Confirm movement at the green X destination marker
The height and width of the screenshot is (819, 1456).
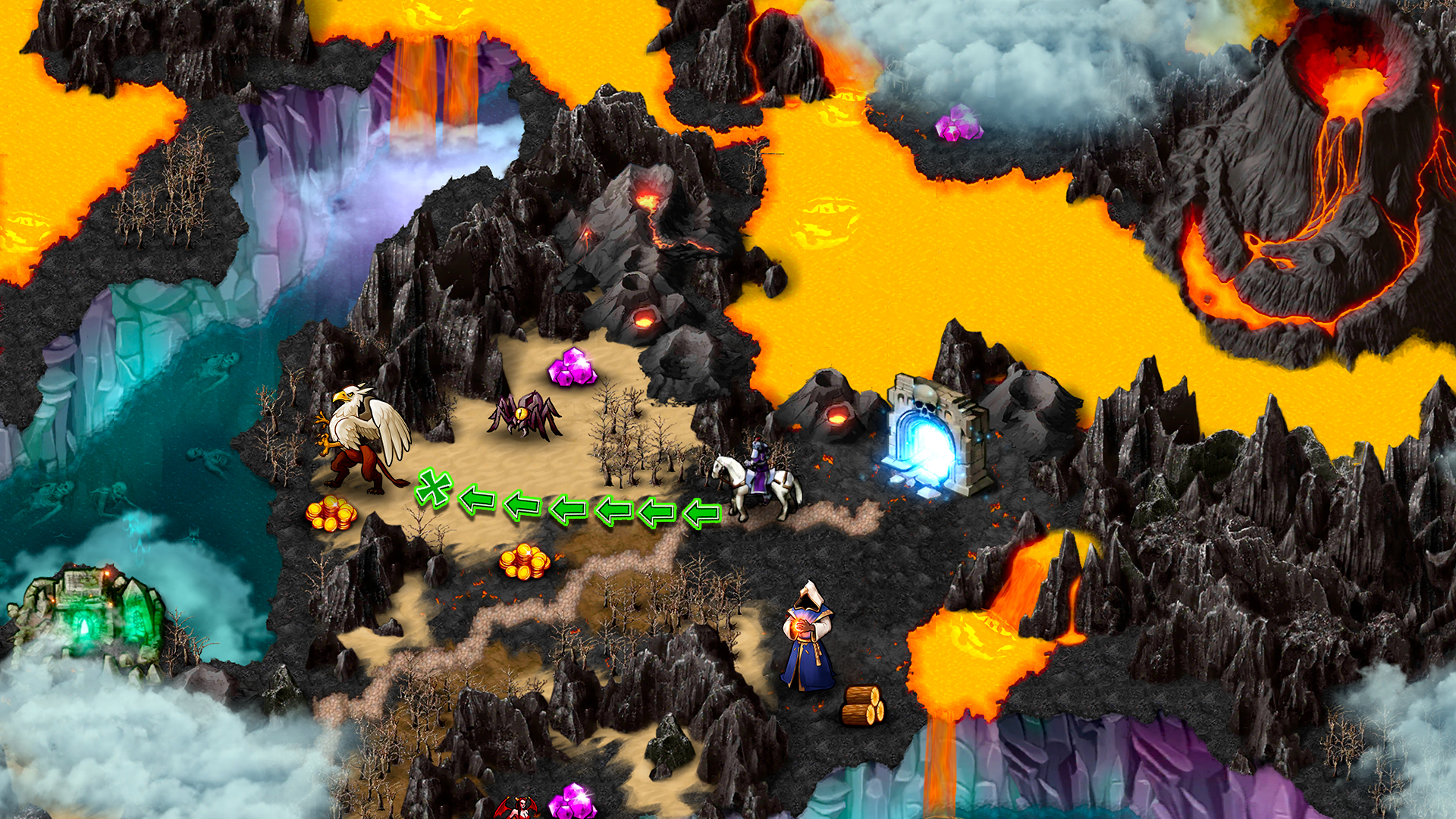coord(434,488)
